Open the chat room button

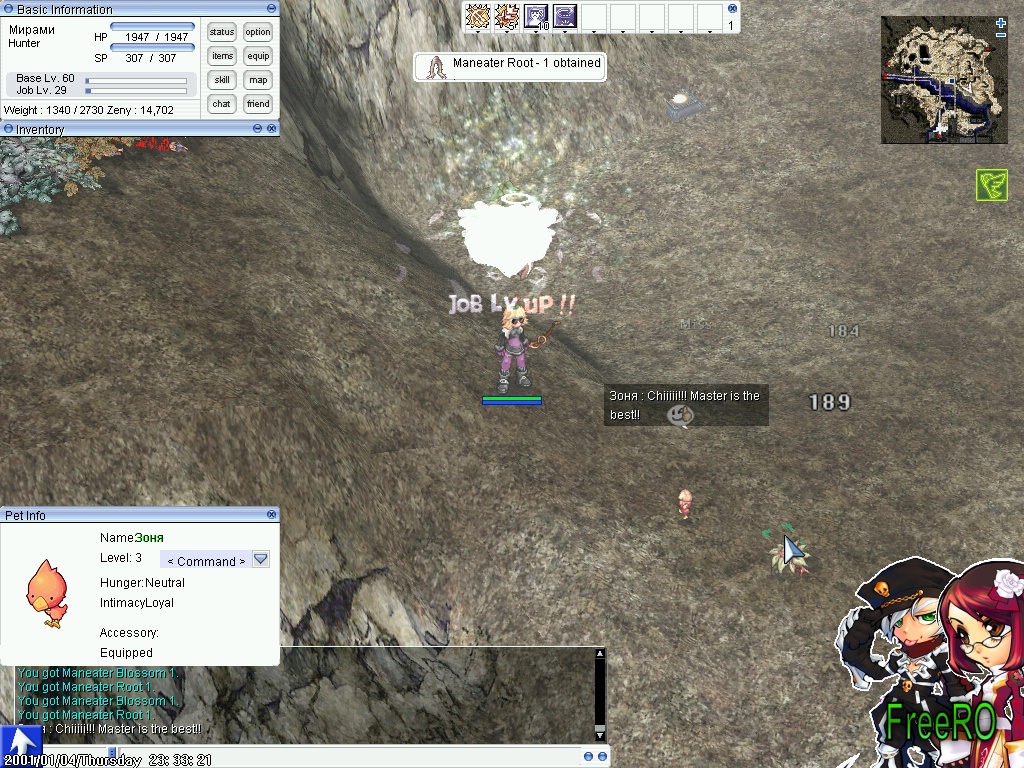click(222, 104)
